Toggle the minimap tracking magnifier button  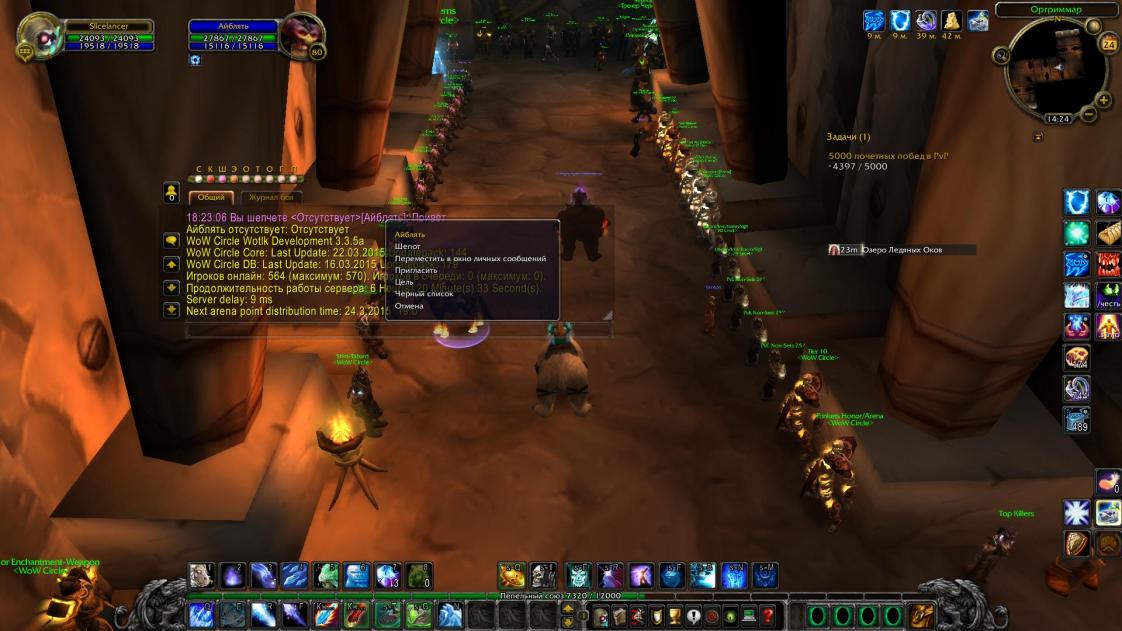tap(1002, 55)
